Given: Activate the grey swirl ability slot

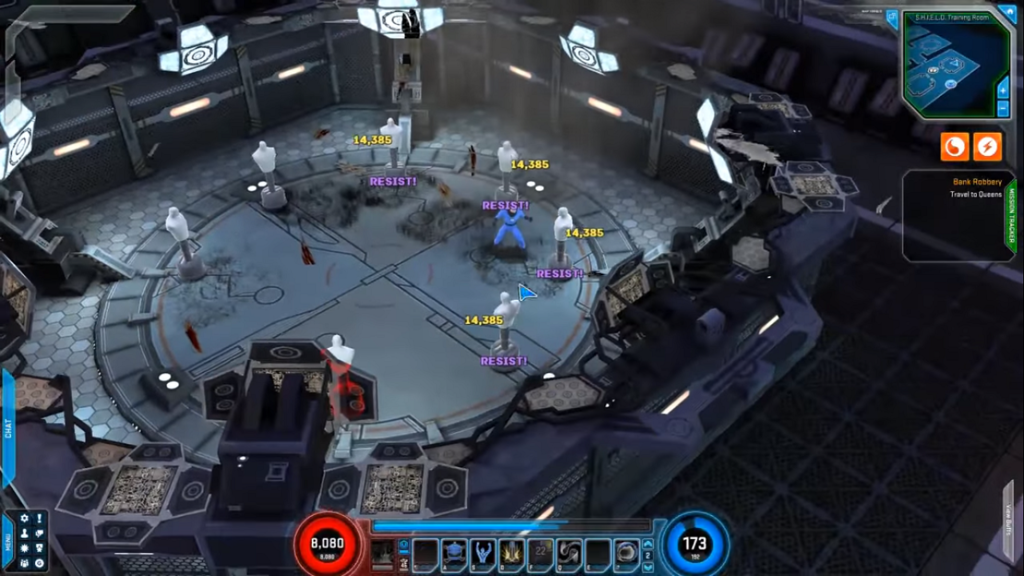Looking at the screenshot, I should pos(570,553).
